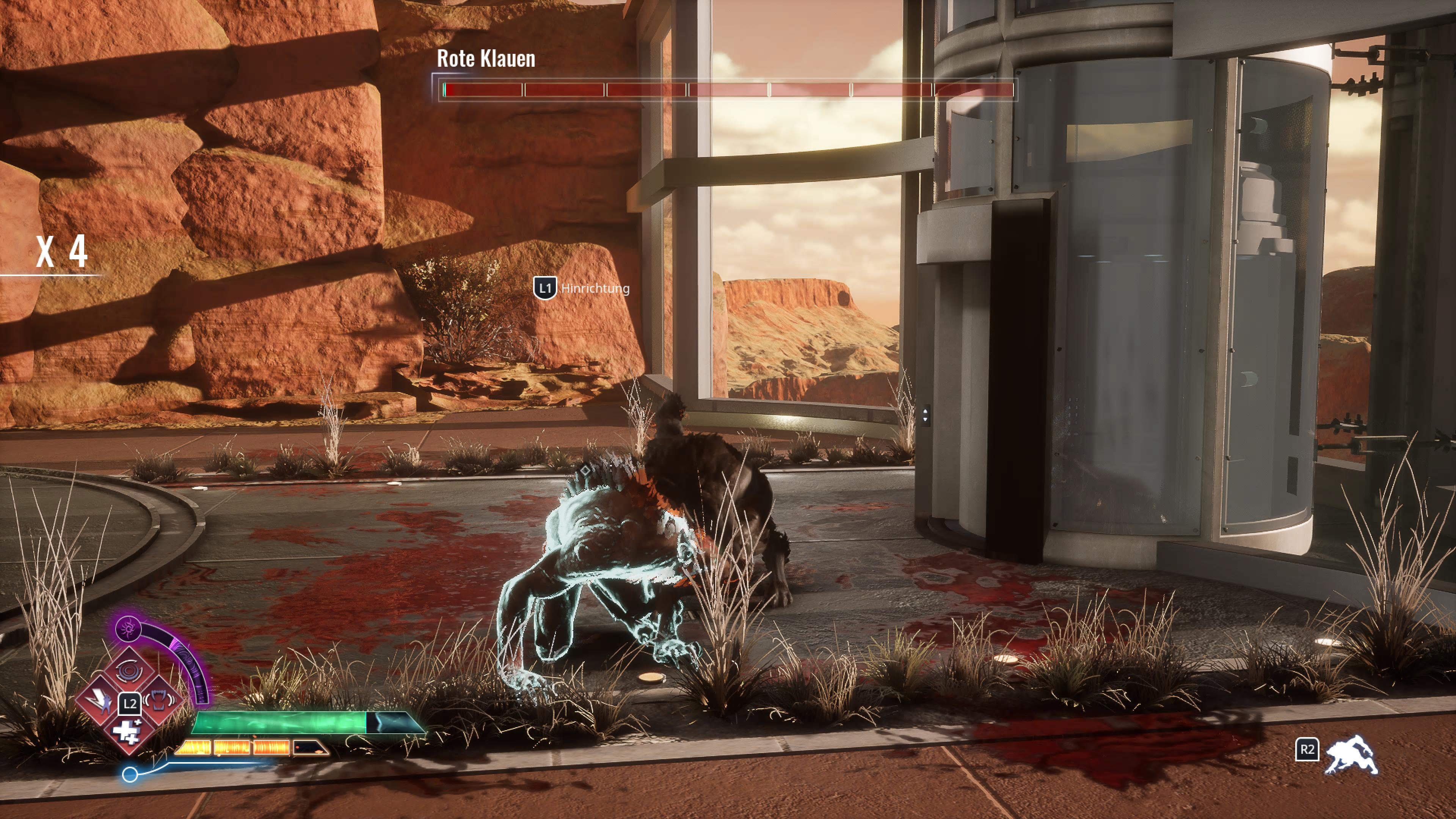
Task: Click the purple frenzy sun icon
Action: coord(128,628)
